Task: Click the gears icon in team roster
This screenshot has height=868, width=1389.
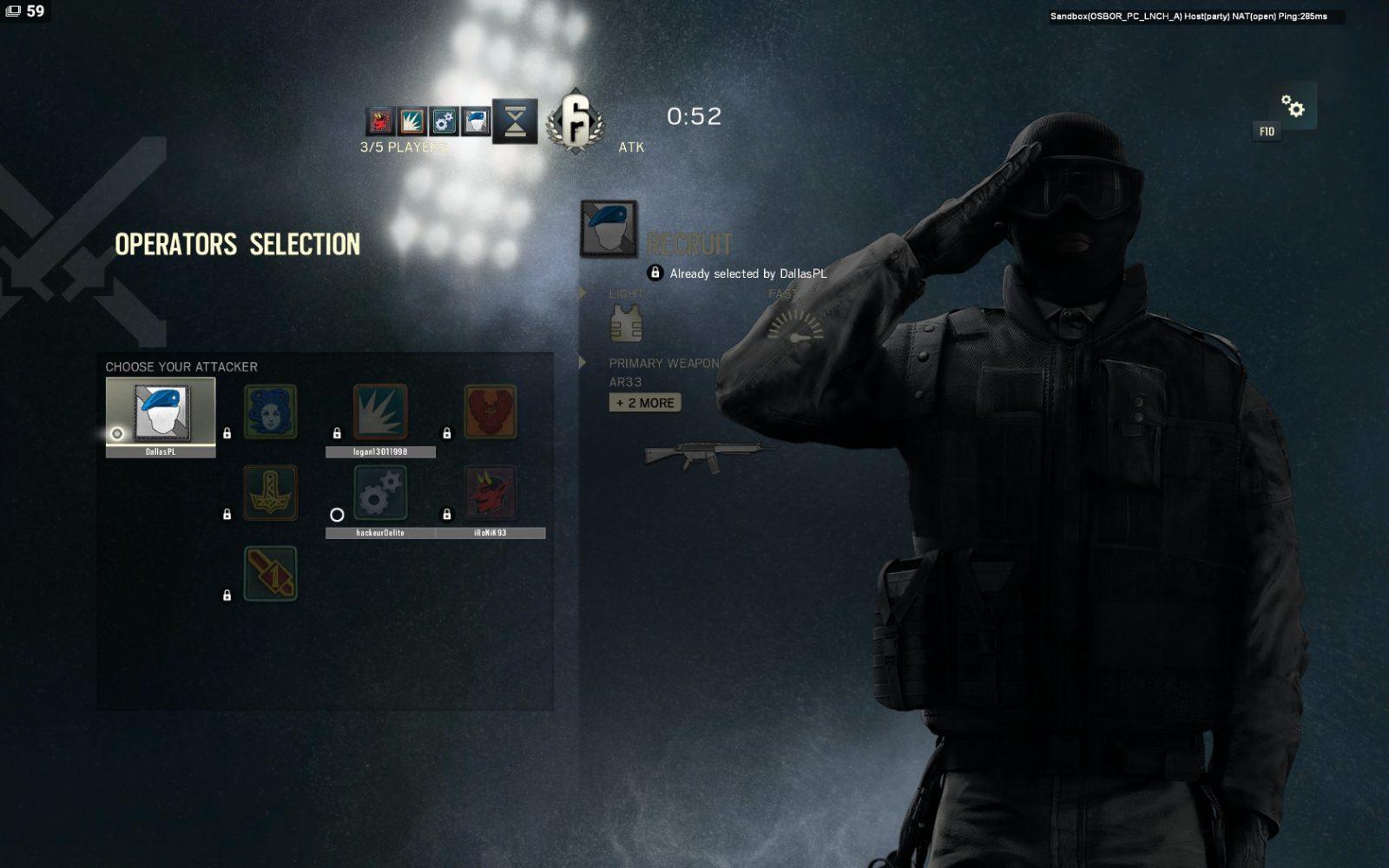Action: (x=444, y=121)
